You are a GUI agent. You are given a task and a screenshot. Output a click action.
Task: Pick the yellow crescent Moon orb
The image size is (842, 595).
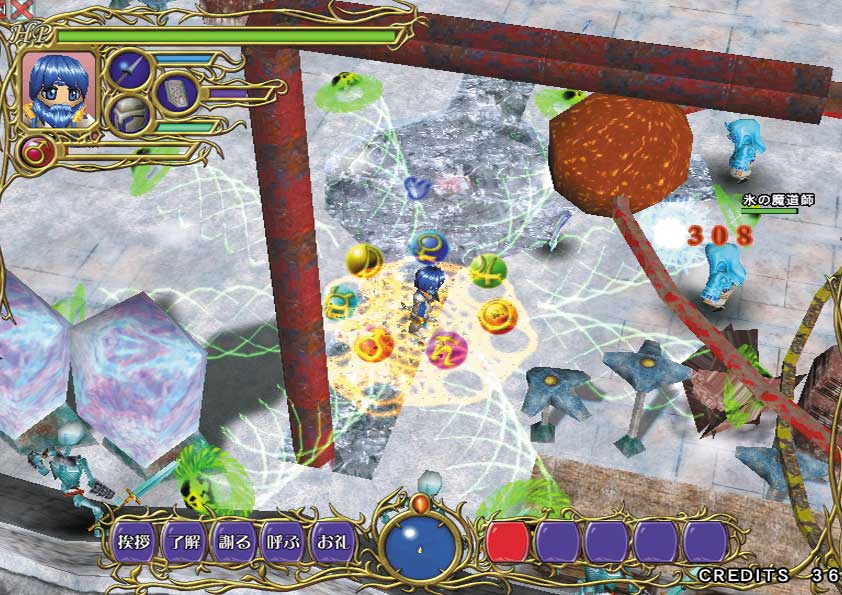pyautogui.click(x=364, y=261)
